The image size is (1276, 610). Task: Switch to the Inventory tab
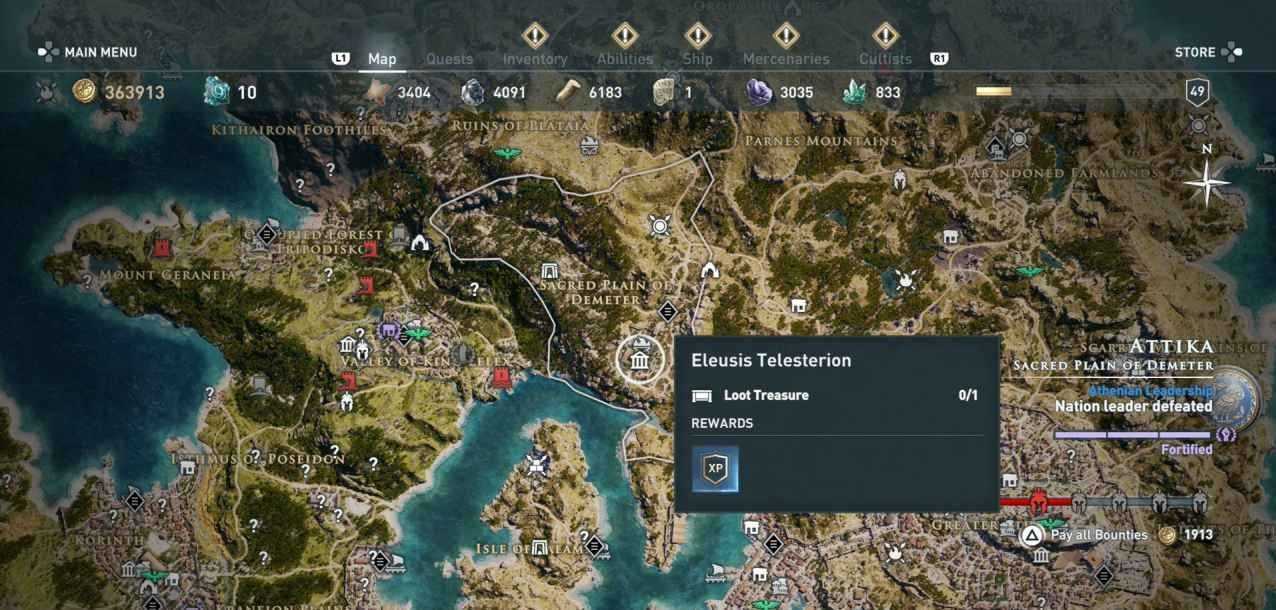[x=535, y=59]
